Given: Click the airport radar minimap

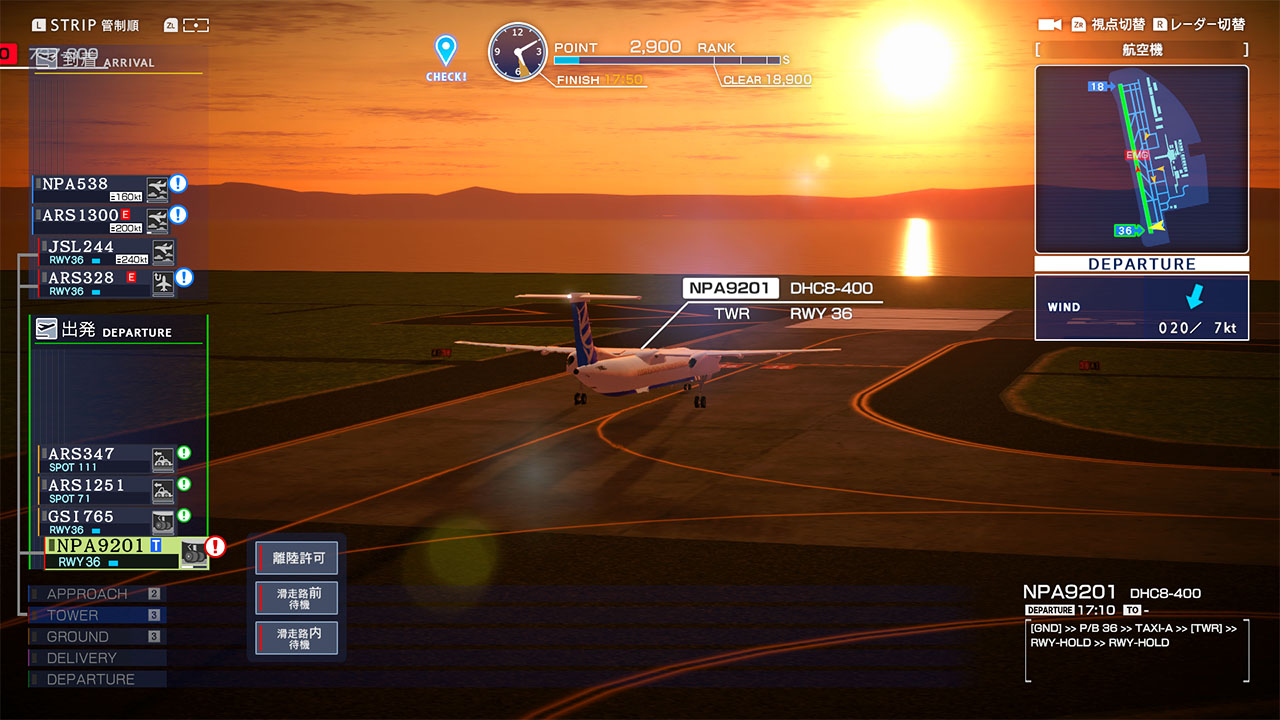Looking at the screenshot, I should pyautogui.click(x=1141, y=159).
